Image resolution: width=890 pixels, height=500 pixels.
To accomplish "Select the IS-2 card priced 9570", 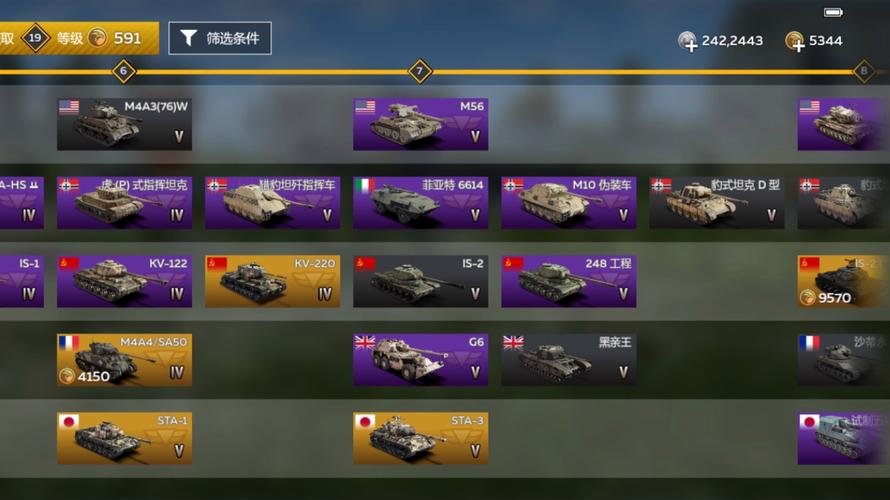I will click(843, 281).
